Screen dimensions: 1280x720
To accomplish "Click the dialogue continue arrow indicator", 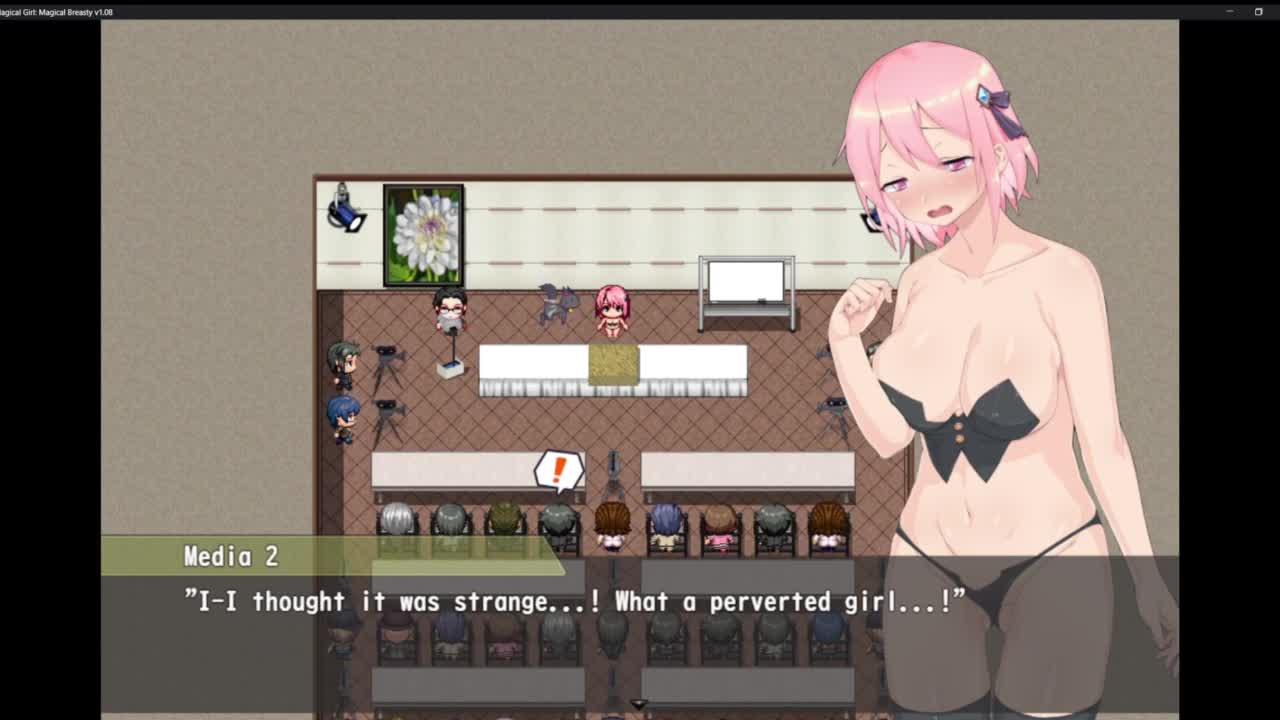I will (x=639, y=705).
